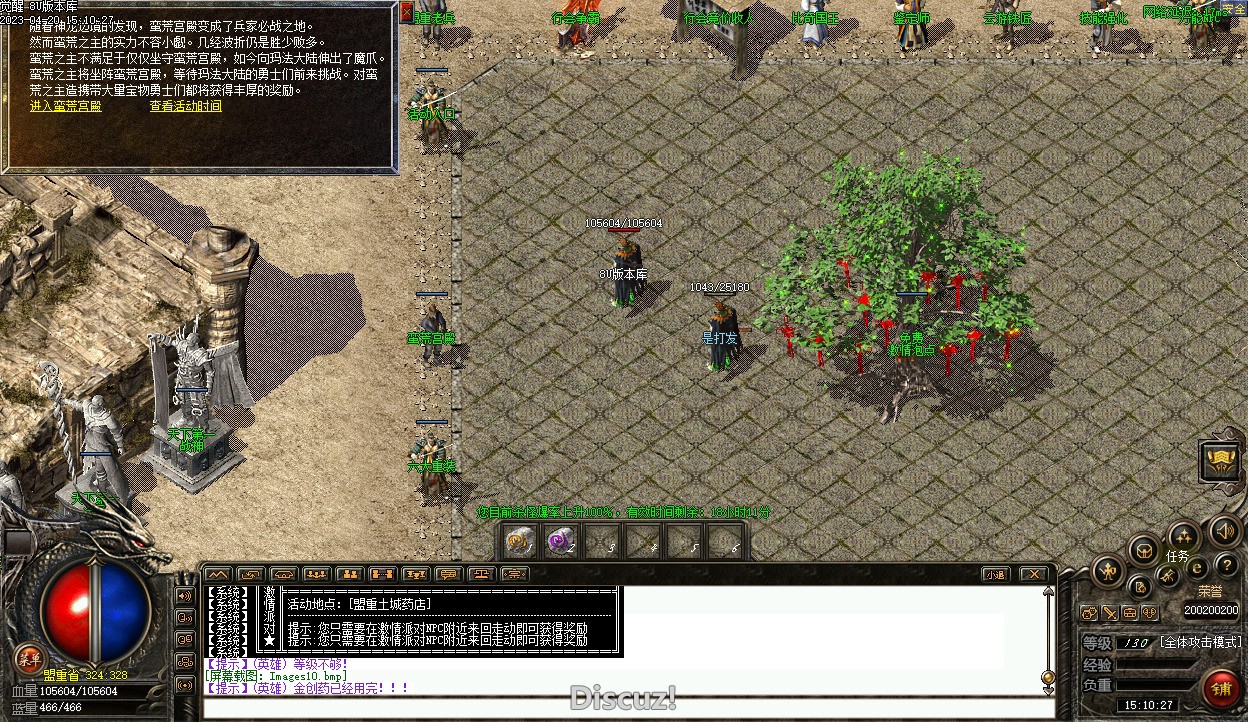Open the bag using the chest icon

point(1144,550)
